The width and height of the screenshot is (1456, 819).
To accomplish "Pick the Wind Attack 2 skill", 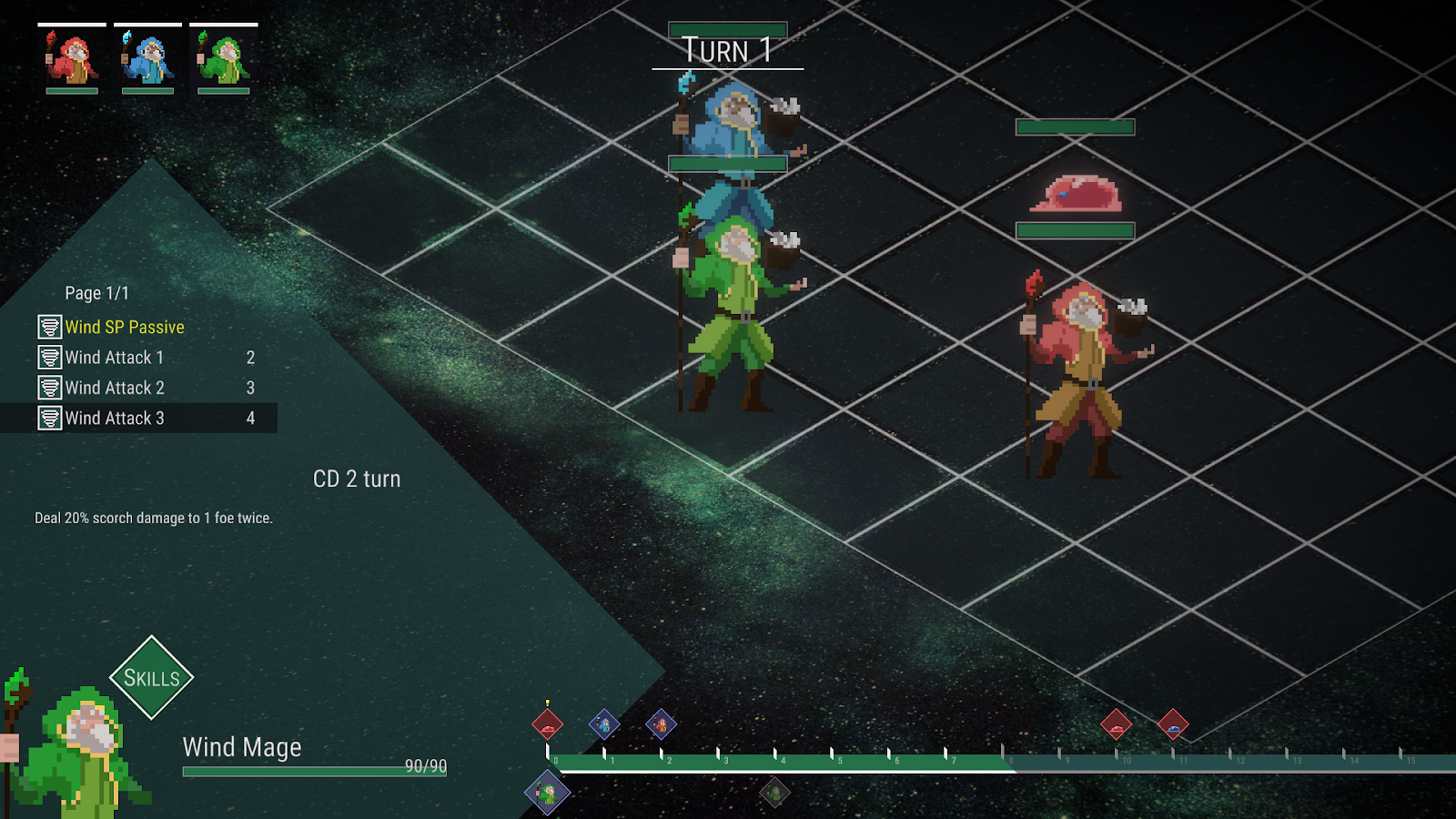I will 115,388.
